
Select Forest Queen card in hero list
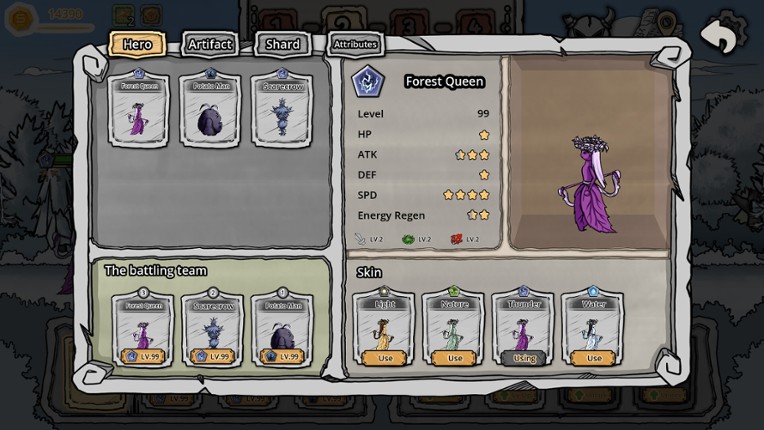pyautogui.click(x=140, y=109)
